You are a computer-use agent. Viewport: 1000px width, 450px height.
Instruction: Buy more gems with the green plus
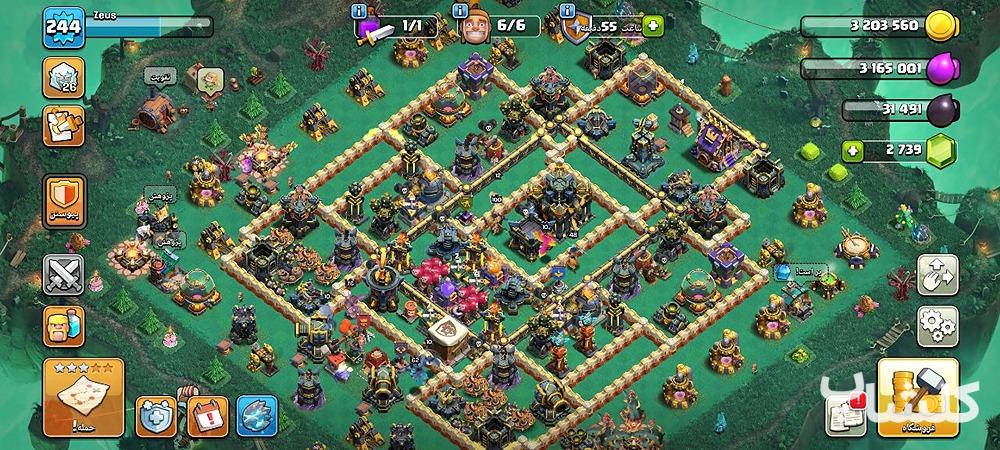click(x=853, y=152)
